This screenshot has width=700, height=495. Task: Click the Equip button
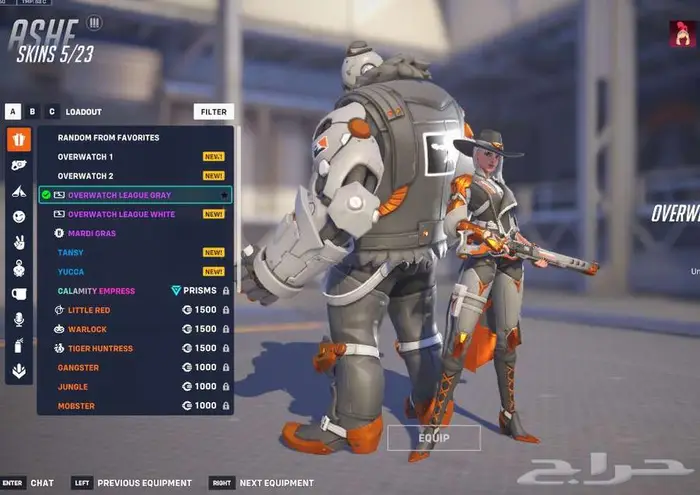pyautogui.click(x=434, y=438)
